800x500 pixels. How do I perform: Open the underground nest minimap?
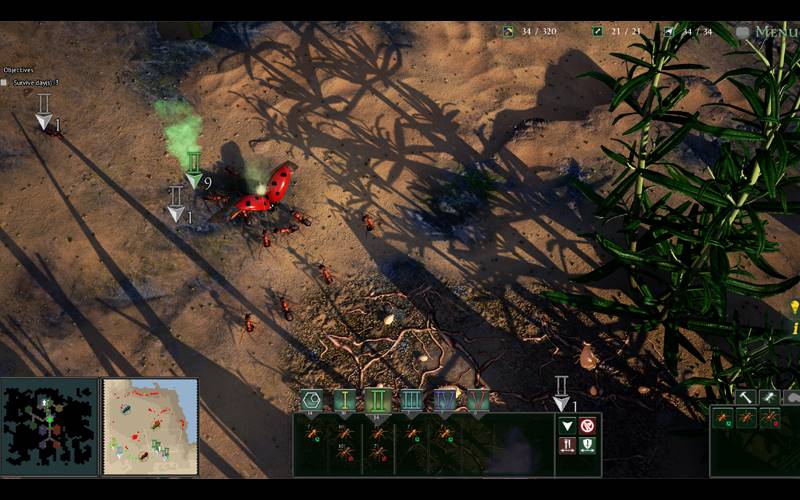pyautogui.click(x=49, y=427)
